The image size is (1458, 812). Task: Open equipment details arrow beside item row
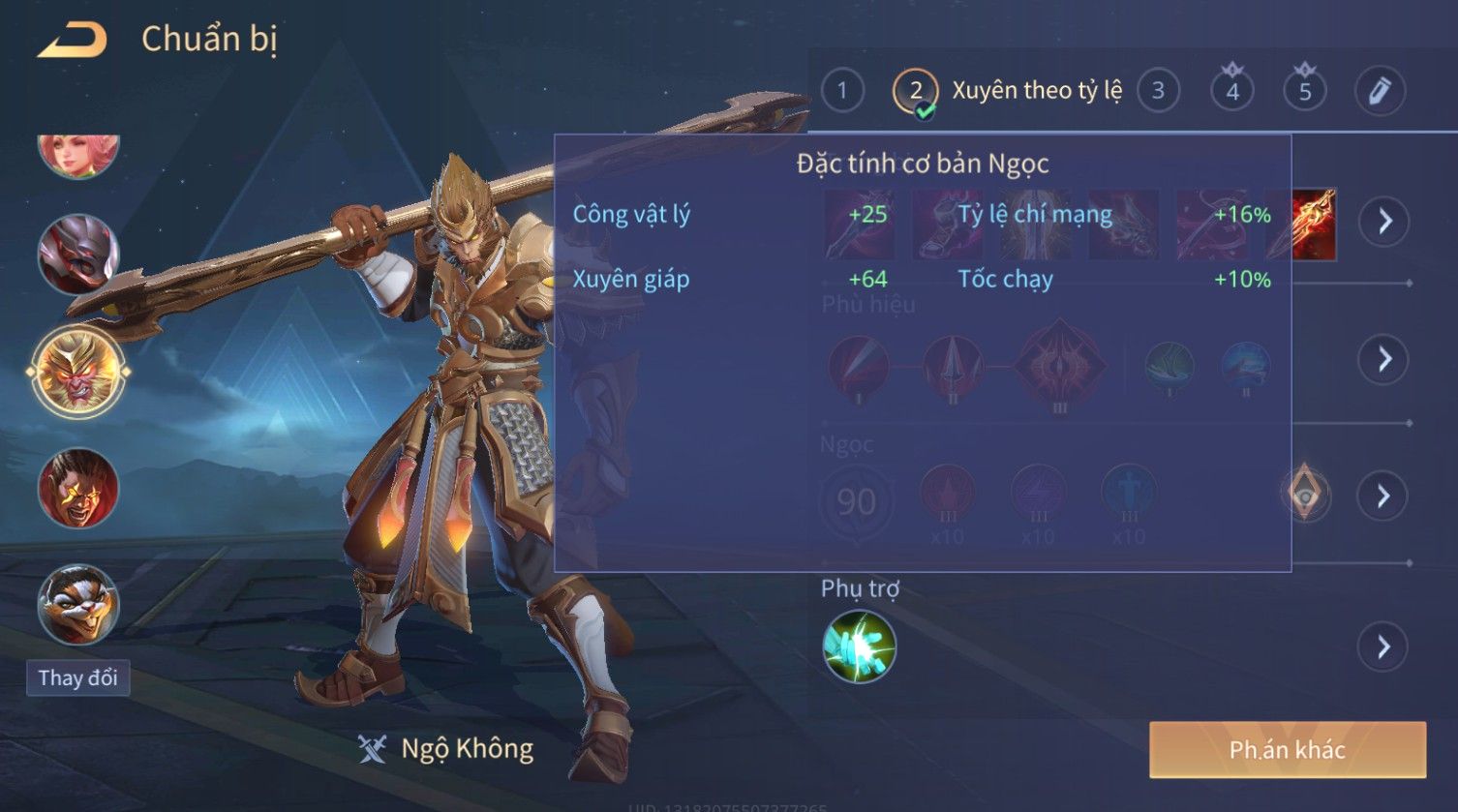[x=1384, y=222]
